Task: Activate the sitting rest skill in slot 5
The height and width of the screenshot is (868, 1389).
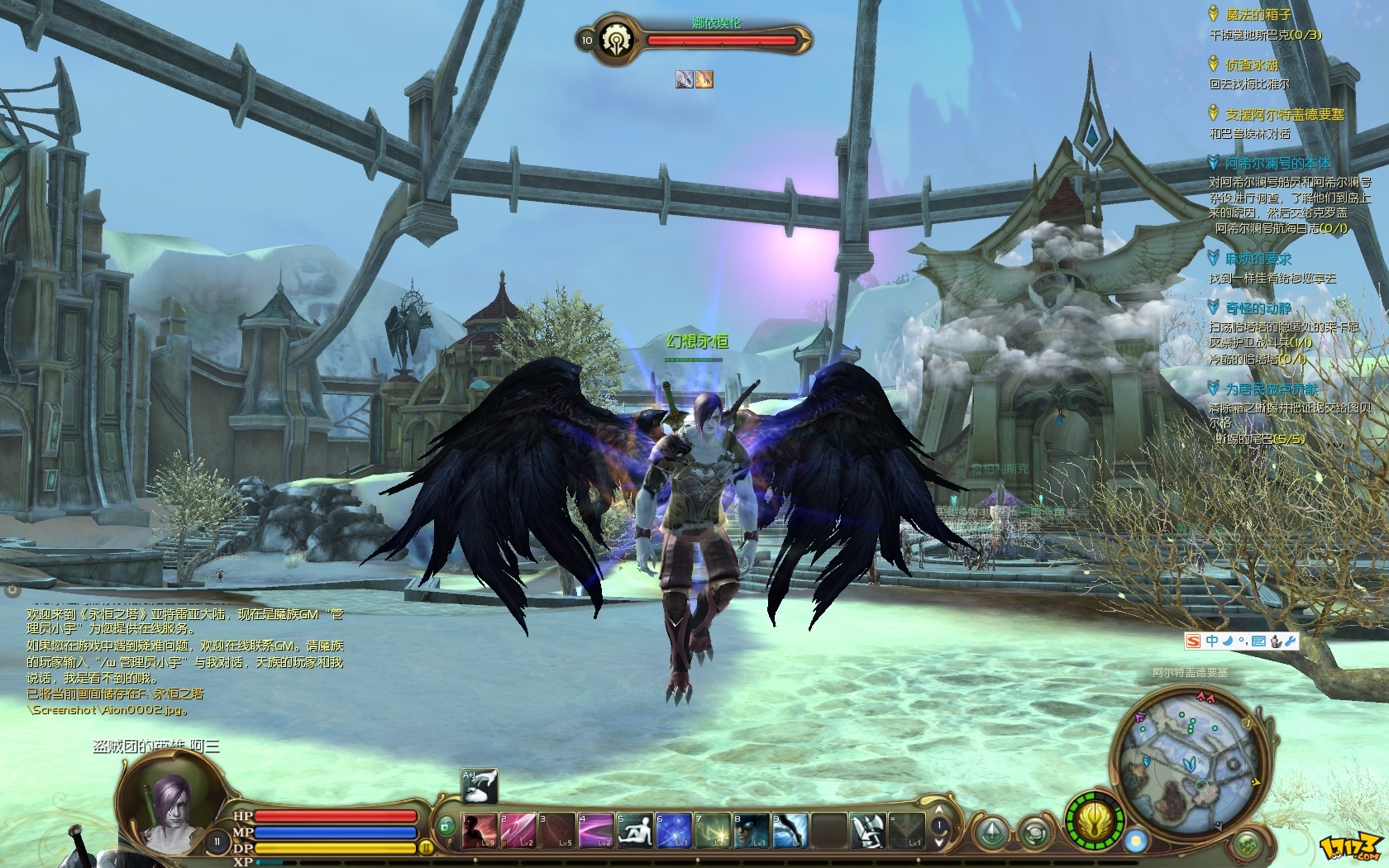Action: [x=635, y=830]
